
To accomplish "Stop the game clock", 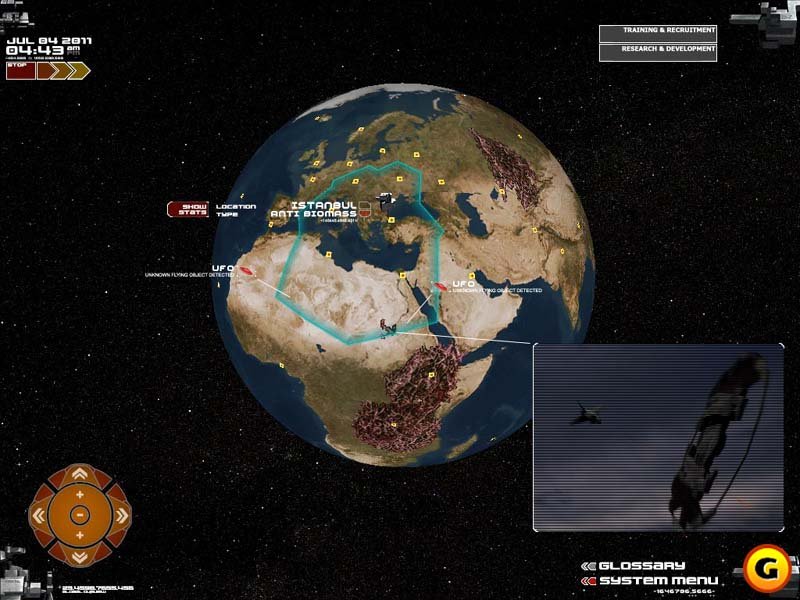I will pos(20,70).
